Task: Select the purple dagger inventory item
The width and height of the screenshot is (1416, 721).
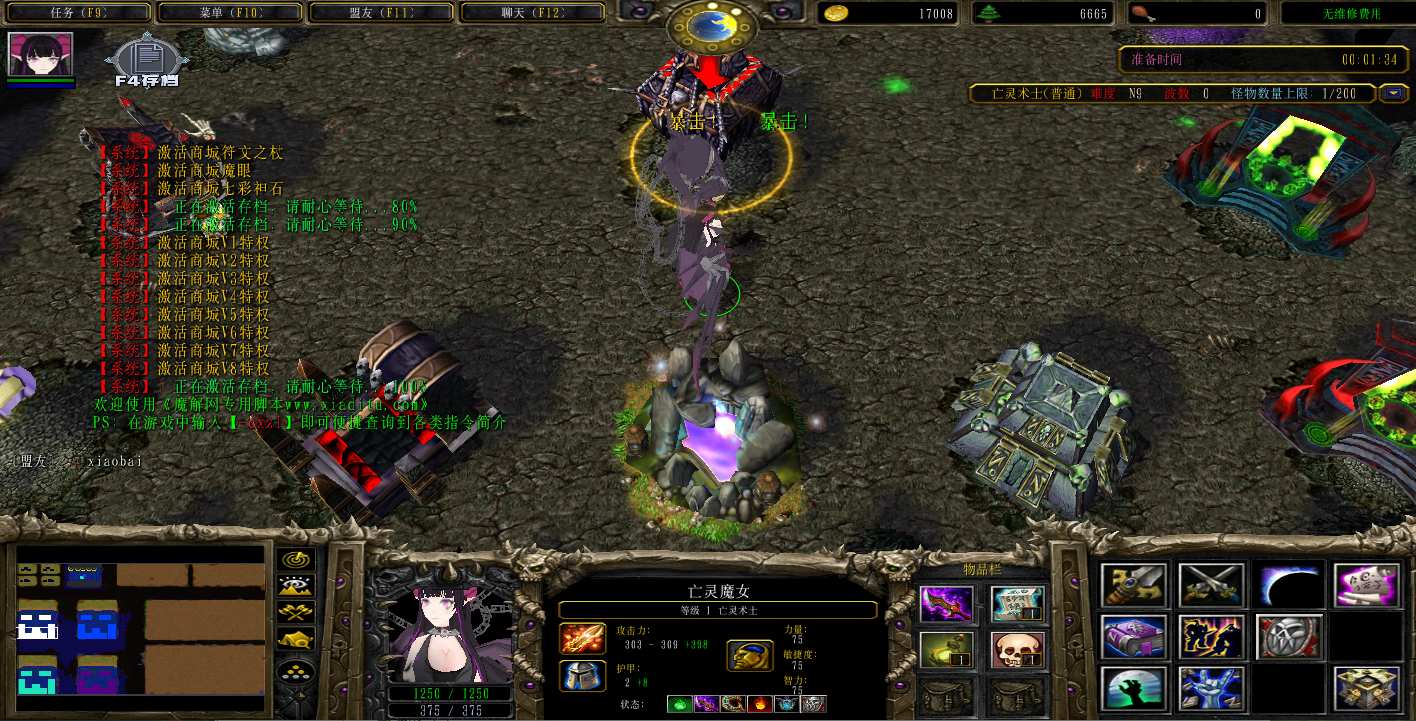Action: point(945,603)
